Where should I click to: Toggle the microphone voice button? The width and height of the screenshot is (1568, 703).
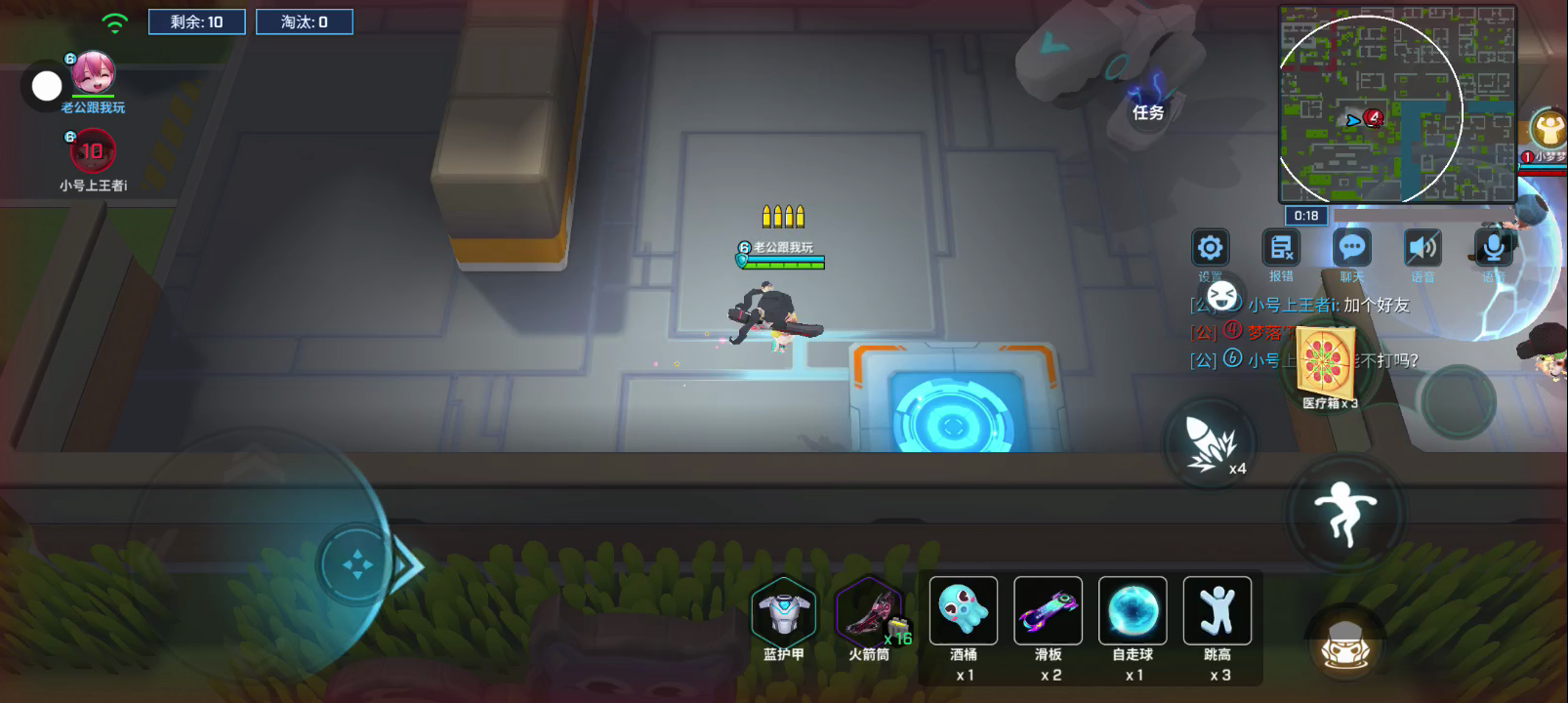pyautogui.click(x=1493, y=248)
